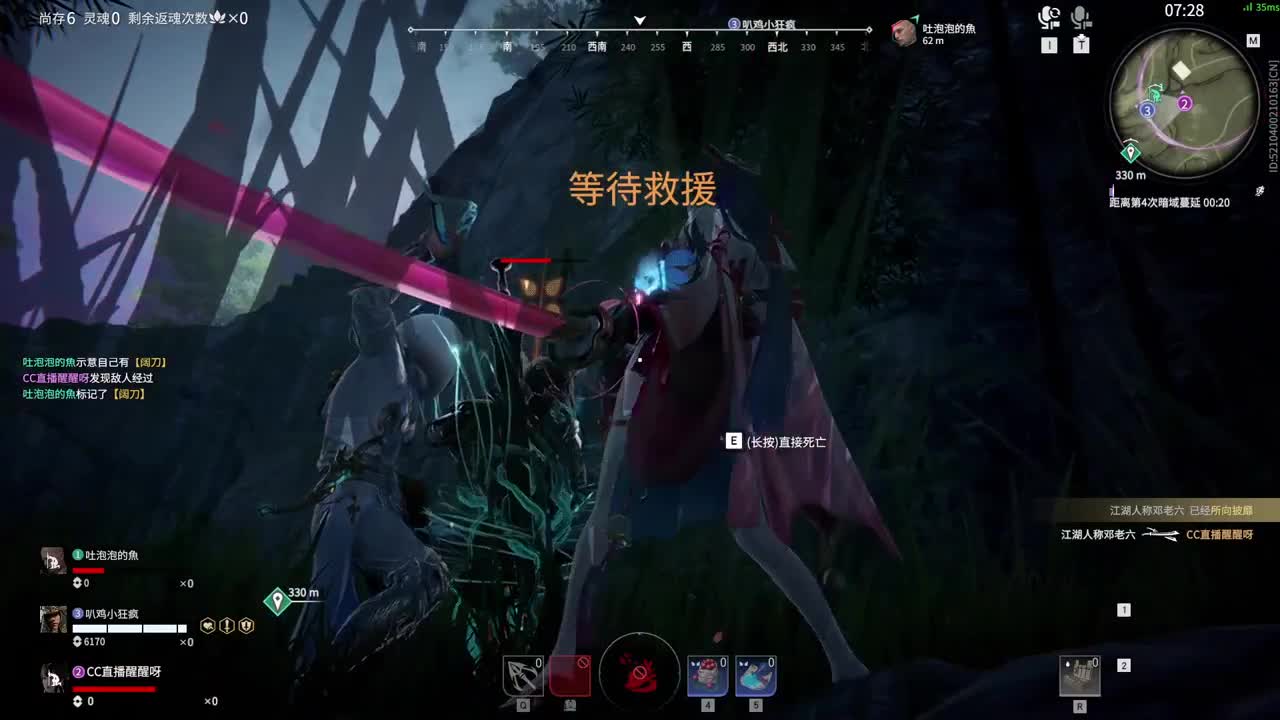Click 叭鸡小狂疯's shield buff icon
Screen dimensions: 1280x720
(246, 625)
